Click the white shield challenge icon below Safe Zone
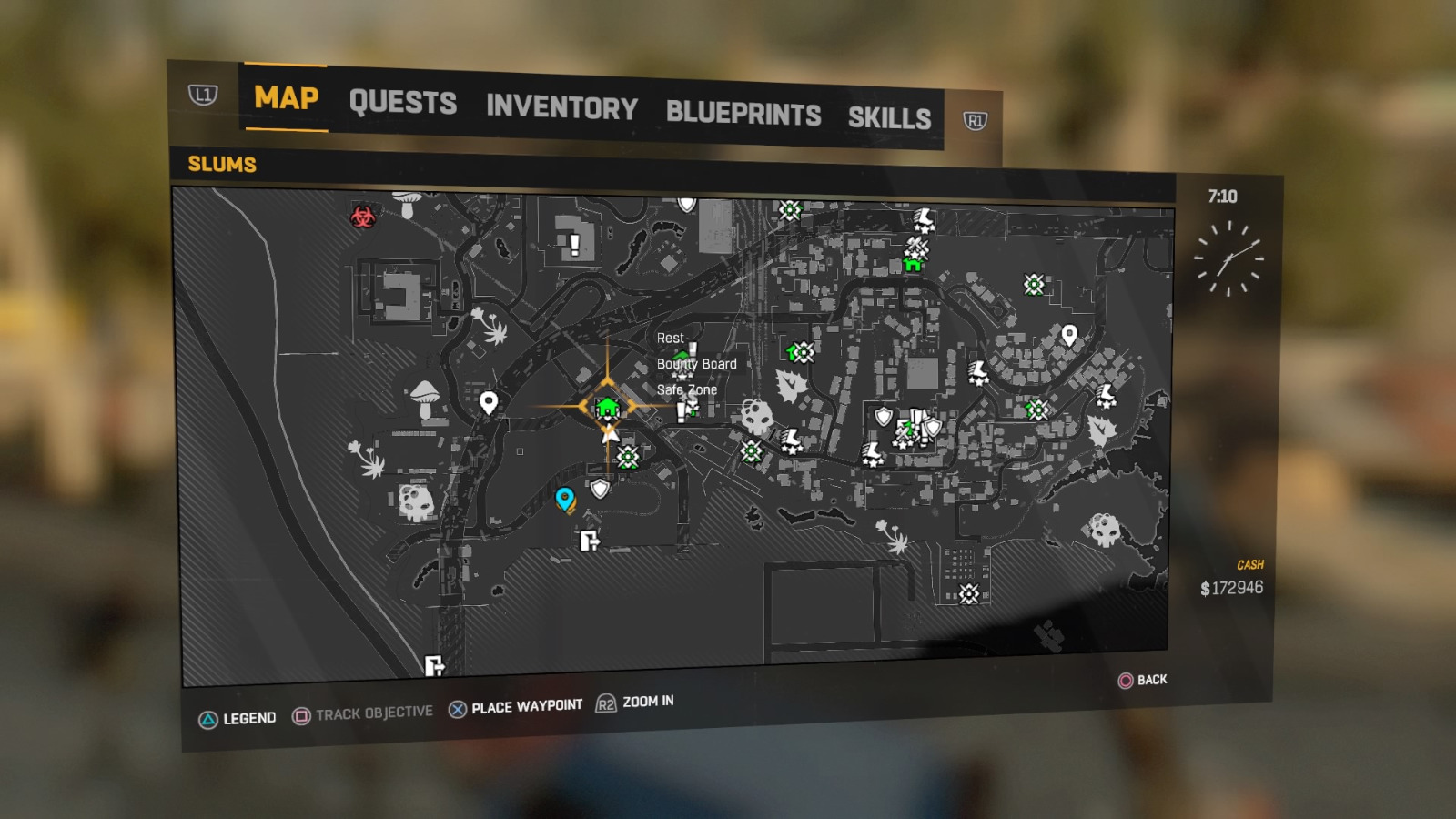This screenshot has height=819, width=1456. [x=600, y=490]
